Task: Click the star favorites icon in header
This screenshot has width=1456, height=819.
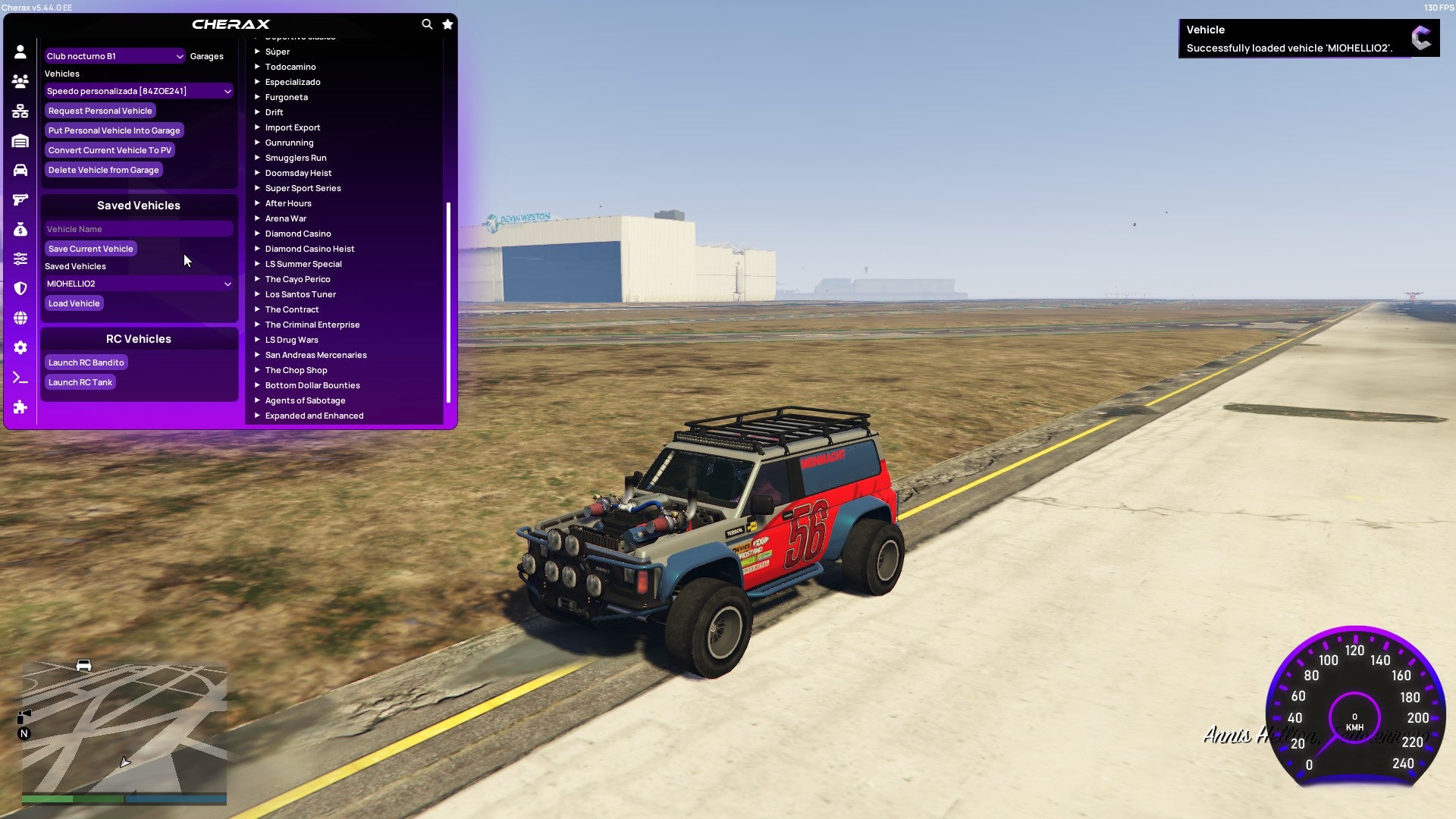Action: point(447,24)
